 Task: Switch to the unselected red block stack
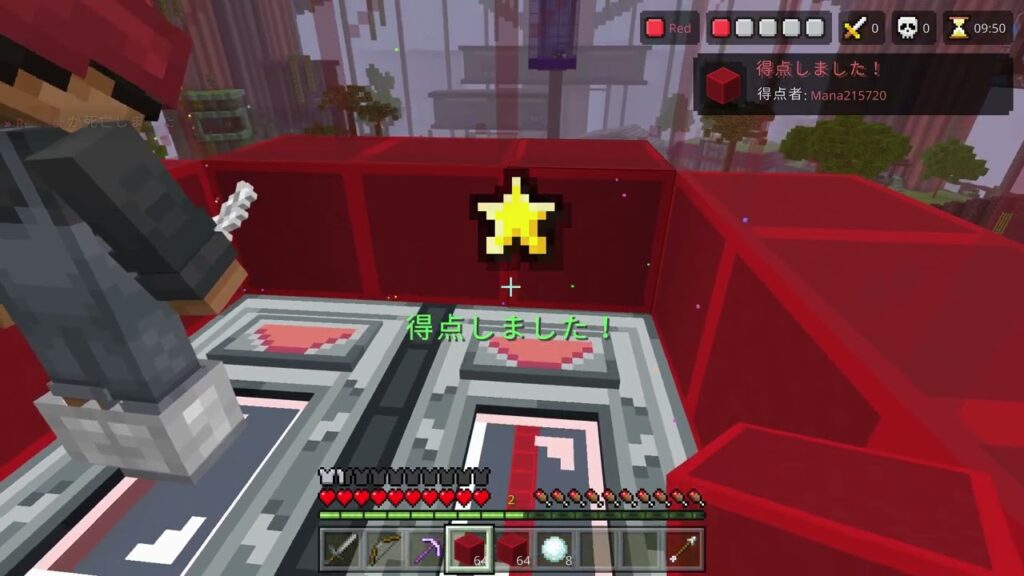coord(512,549)
